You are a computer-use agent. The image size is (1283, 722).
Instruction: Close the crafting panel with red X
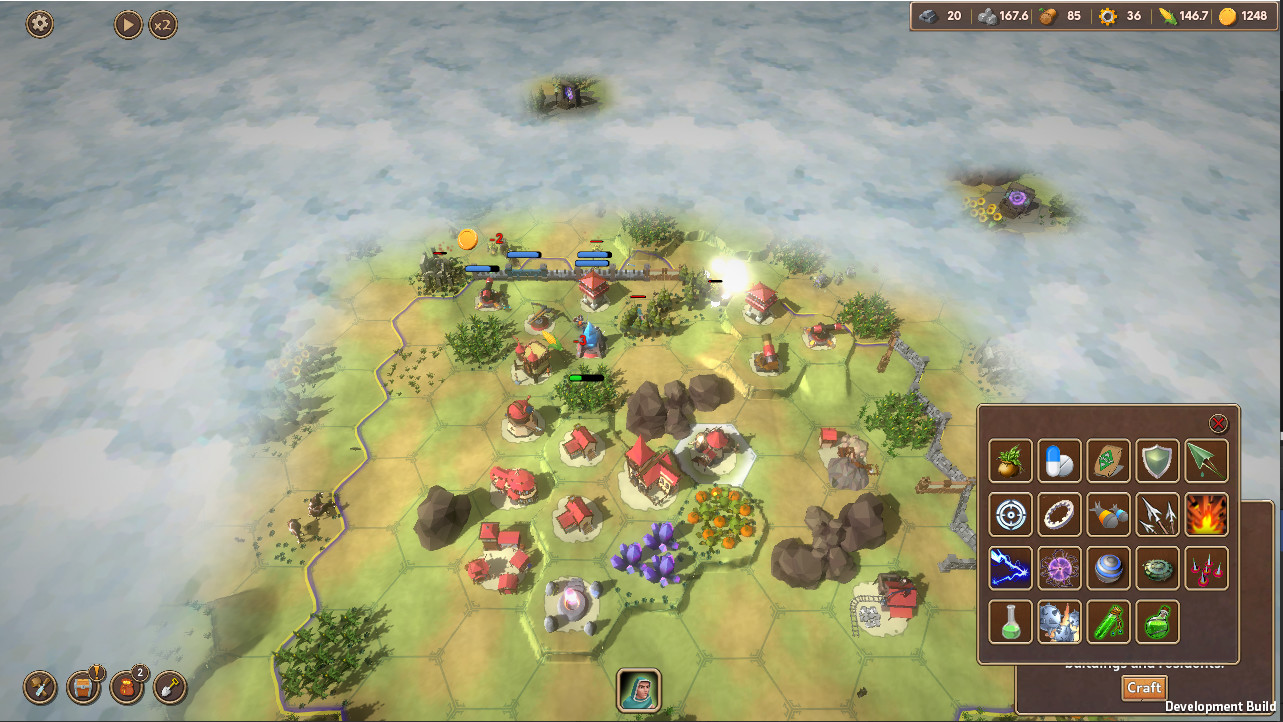click(x=1218, y=423)
